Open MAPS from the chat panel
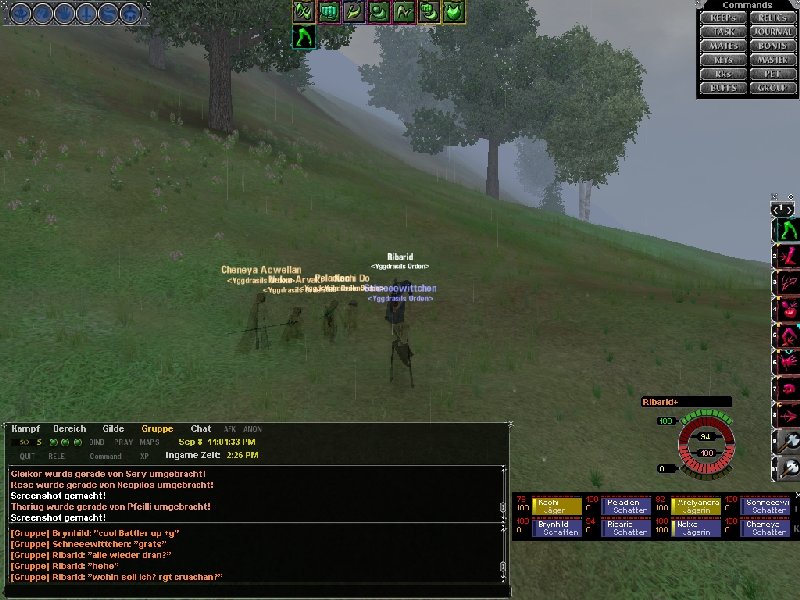The height and width of the screenshot is (600, 800). tap(150, 442)
